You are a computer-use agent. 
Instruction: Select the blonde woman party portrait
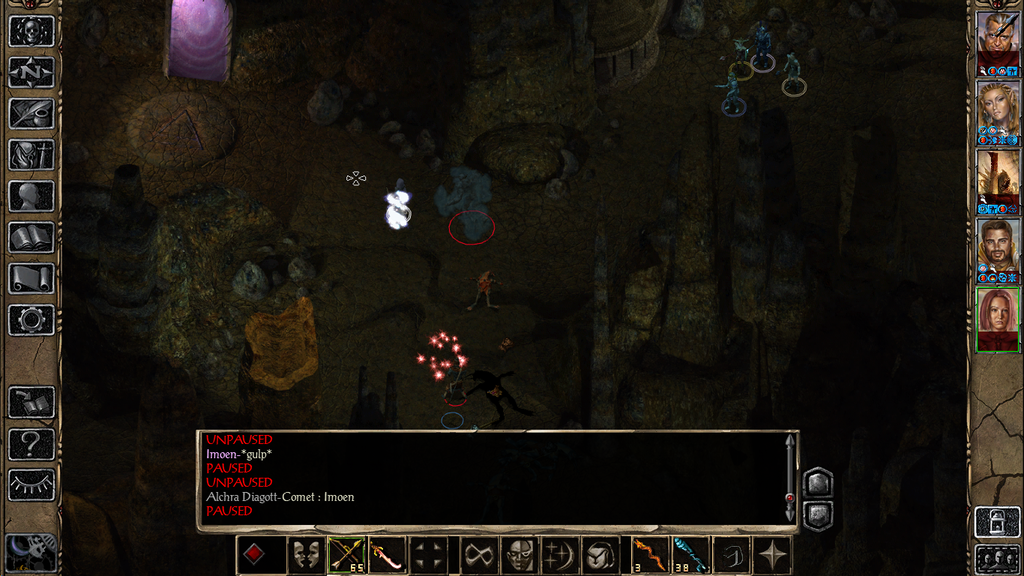click(x=998, y=107)
